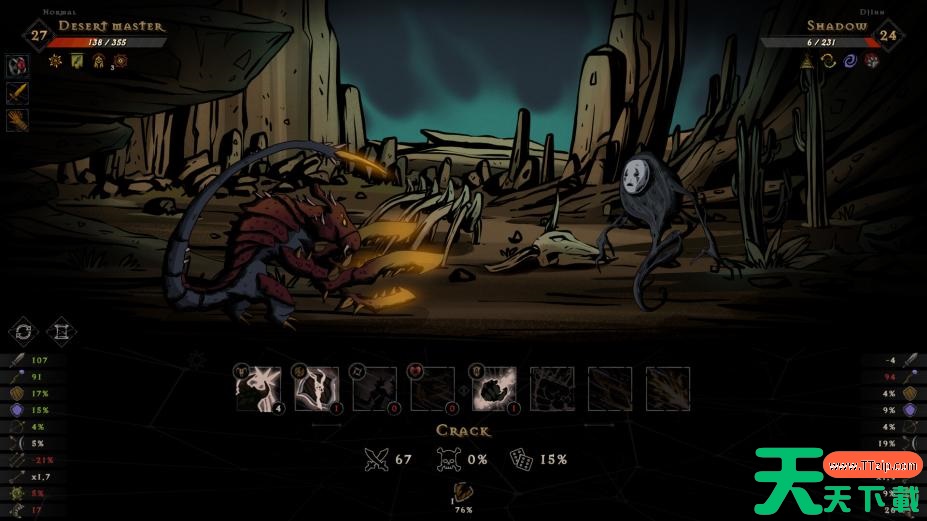
Task: Click the item icon showing 76%
Action: [464, 491]
